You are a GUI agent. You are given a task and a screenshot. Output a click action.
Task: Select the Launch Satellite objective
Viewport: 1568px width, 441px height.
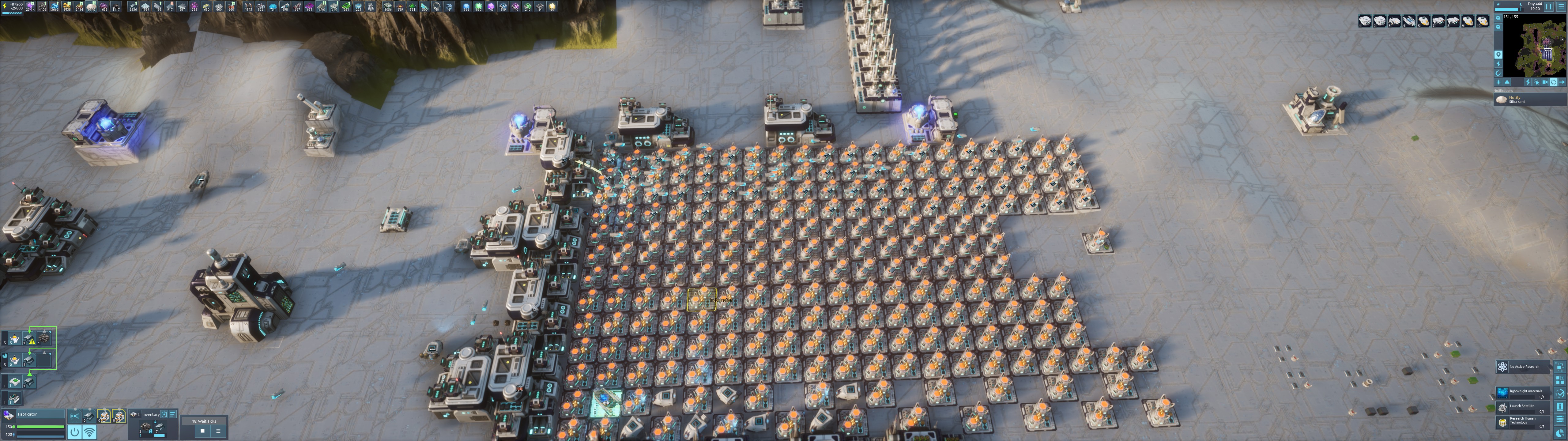[x=1524, y=408]
